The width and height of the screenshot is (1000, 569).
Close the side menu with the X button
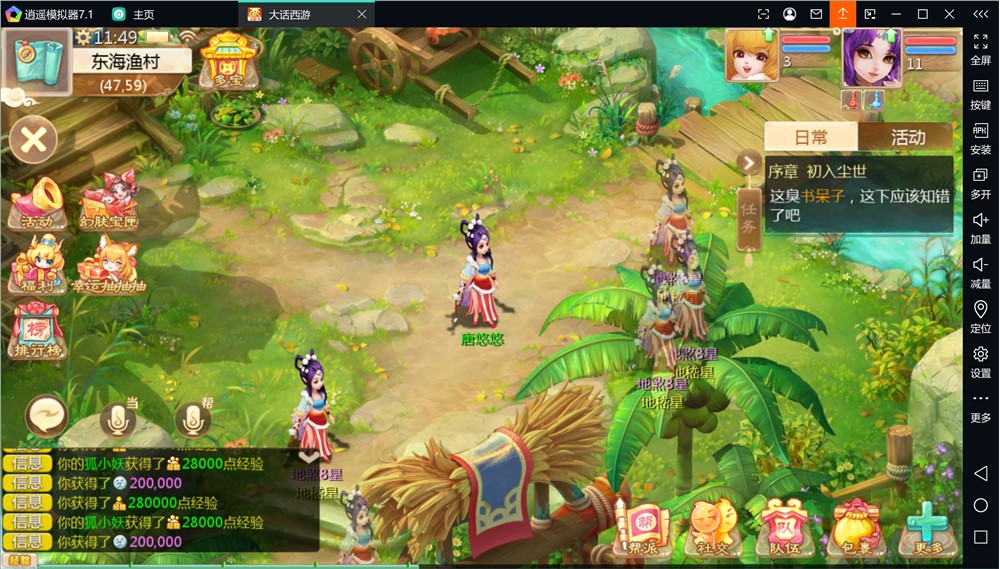[33, 140]
